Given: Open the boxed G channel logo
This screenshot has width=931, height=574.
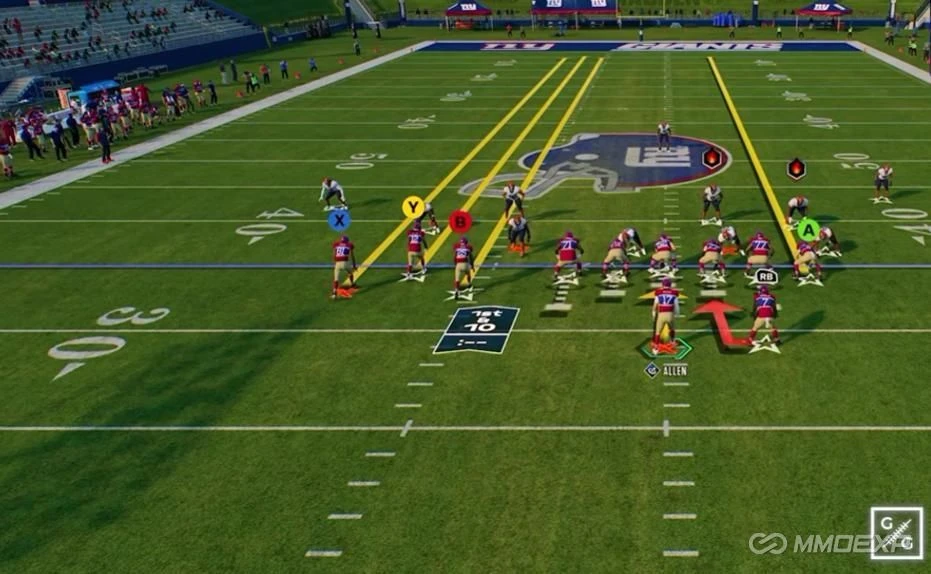Looking at the screenshot, I should click(x=896, y=533).
